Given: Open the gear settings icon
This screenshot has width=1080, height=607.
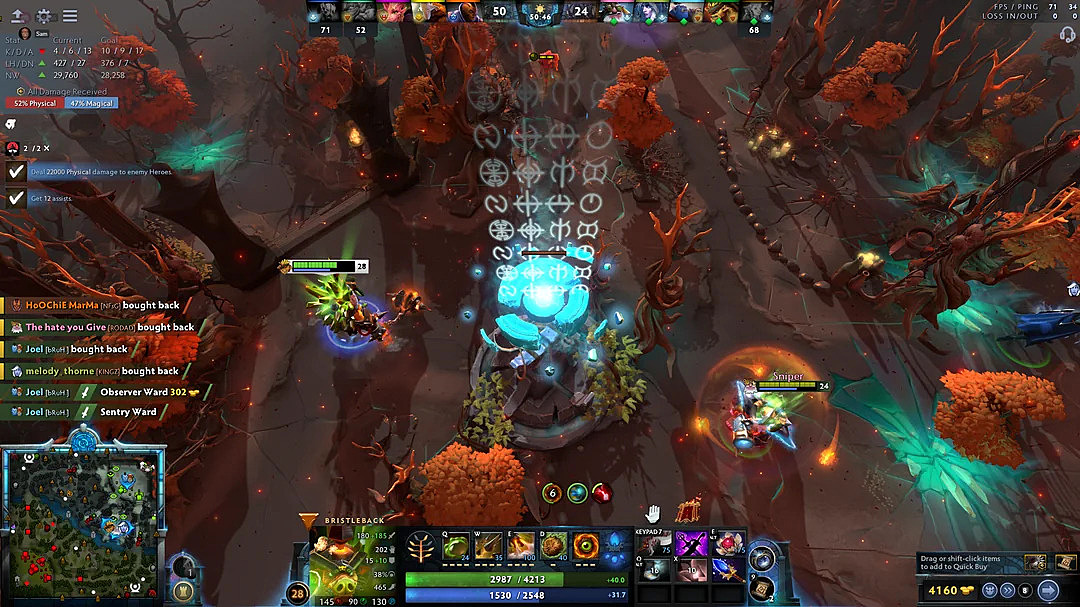Looking at the screenshot, I should tap(44, 16).
